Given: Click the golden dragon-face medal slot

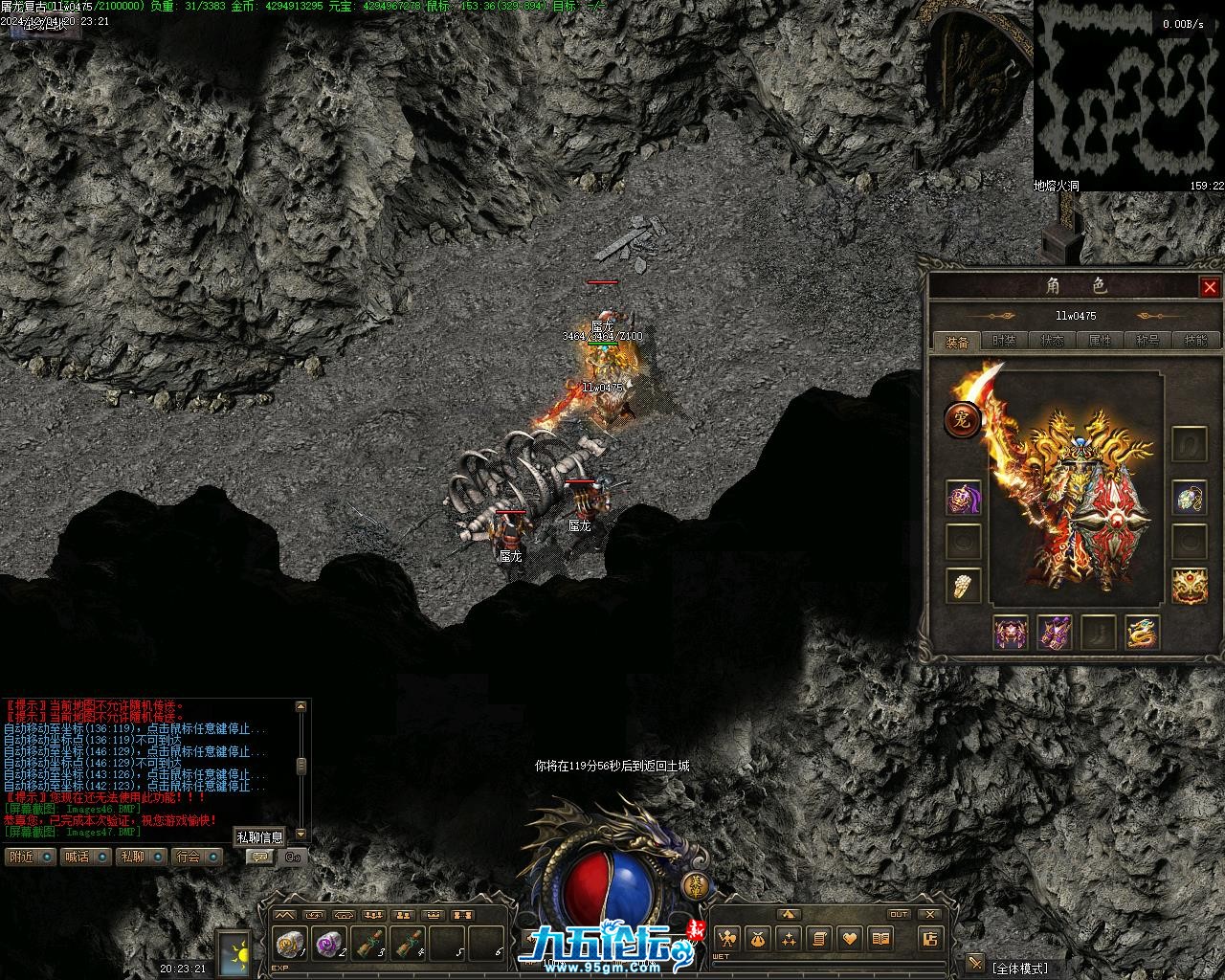Looking at the screenshot, I should 1190,585.
